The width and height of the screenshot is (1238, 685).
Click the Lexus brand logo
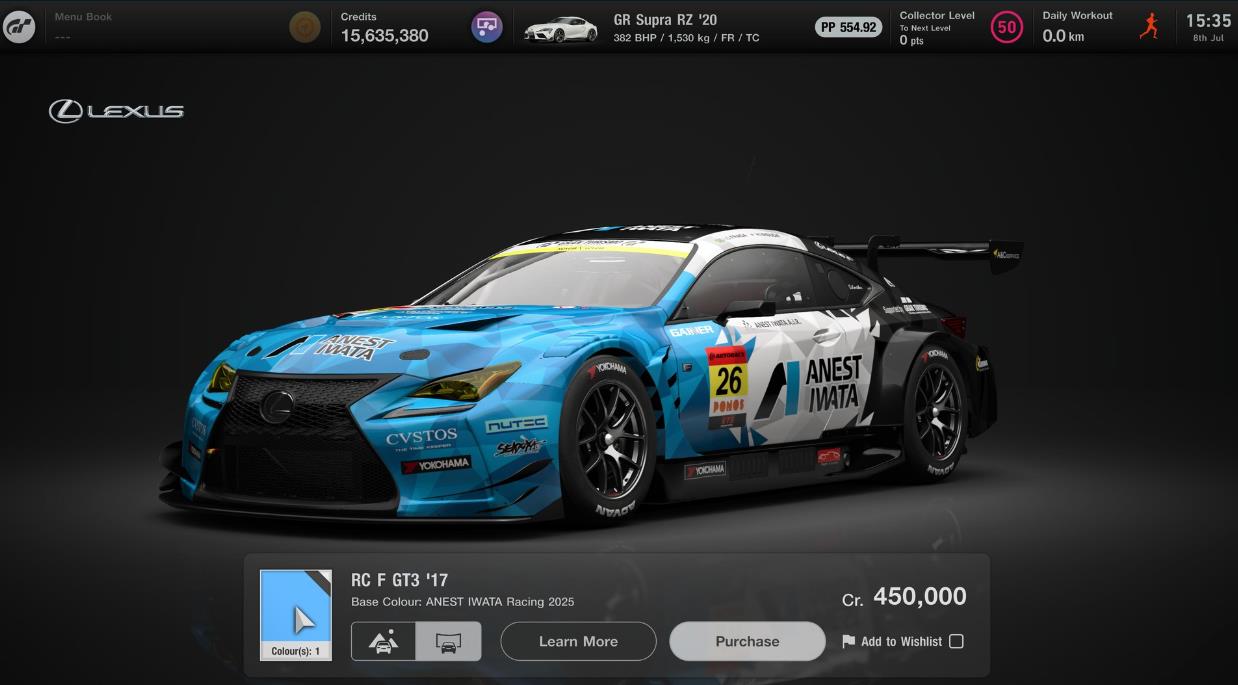[116, 111]
